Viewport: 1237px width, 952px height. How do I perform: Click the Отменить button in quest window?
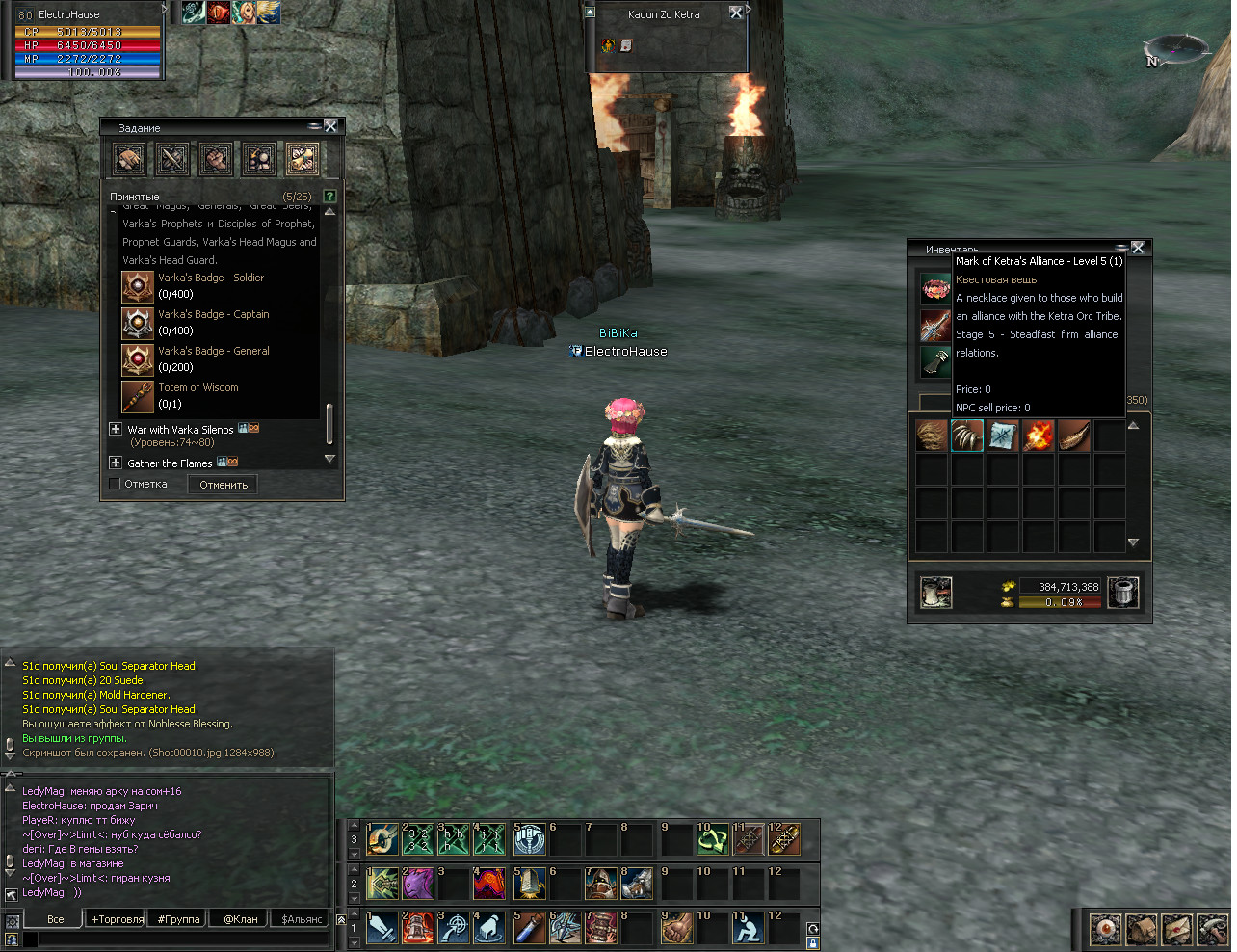pos(224,485)
